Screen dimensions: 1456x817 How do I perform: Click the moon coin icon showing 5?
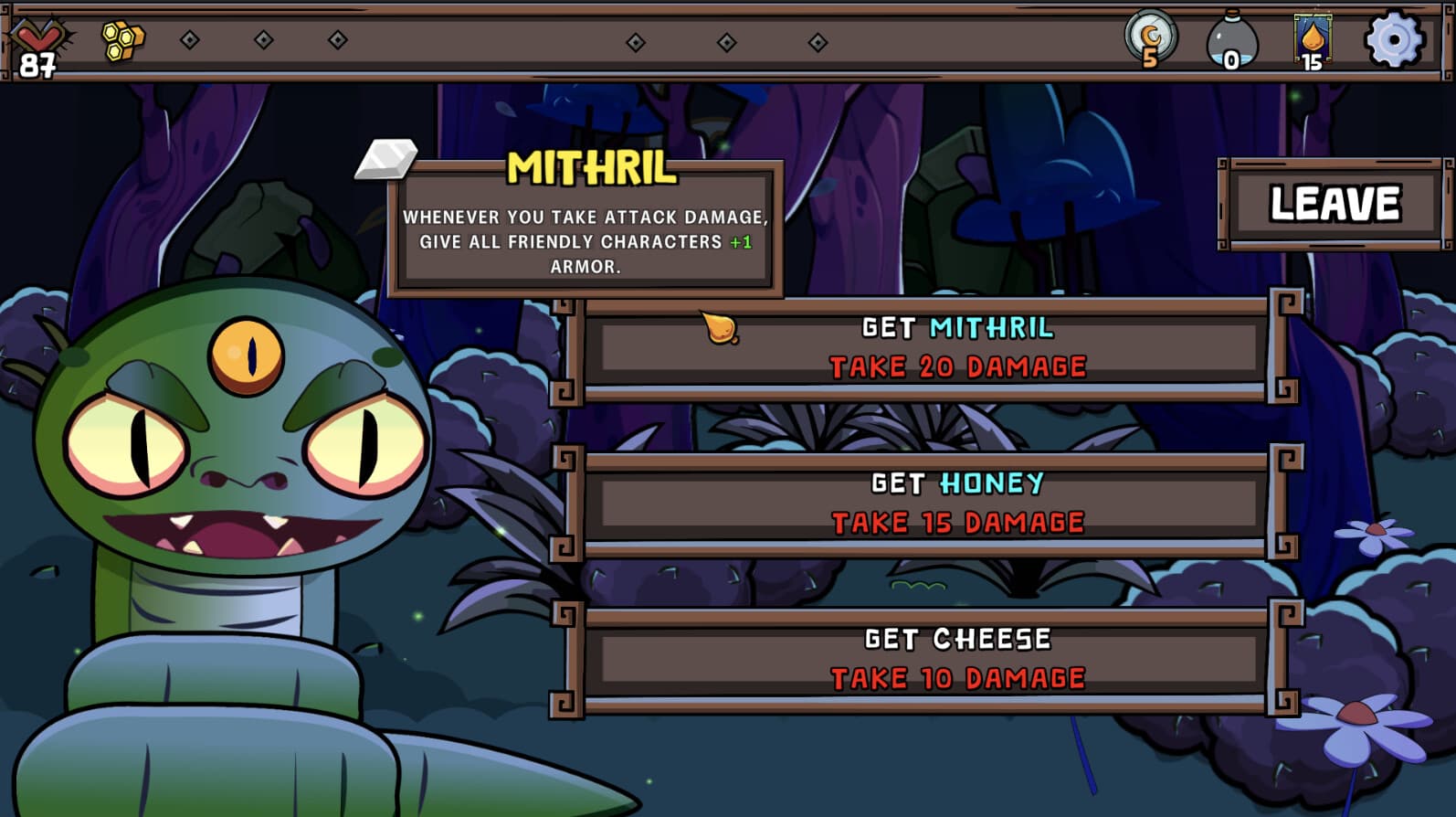coord(1150,38)
